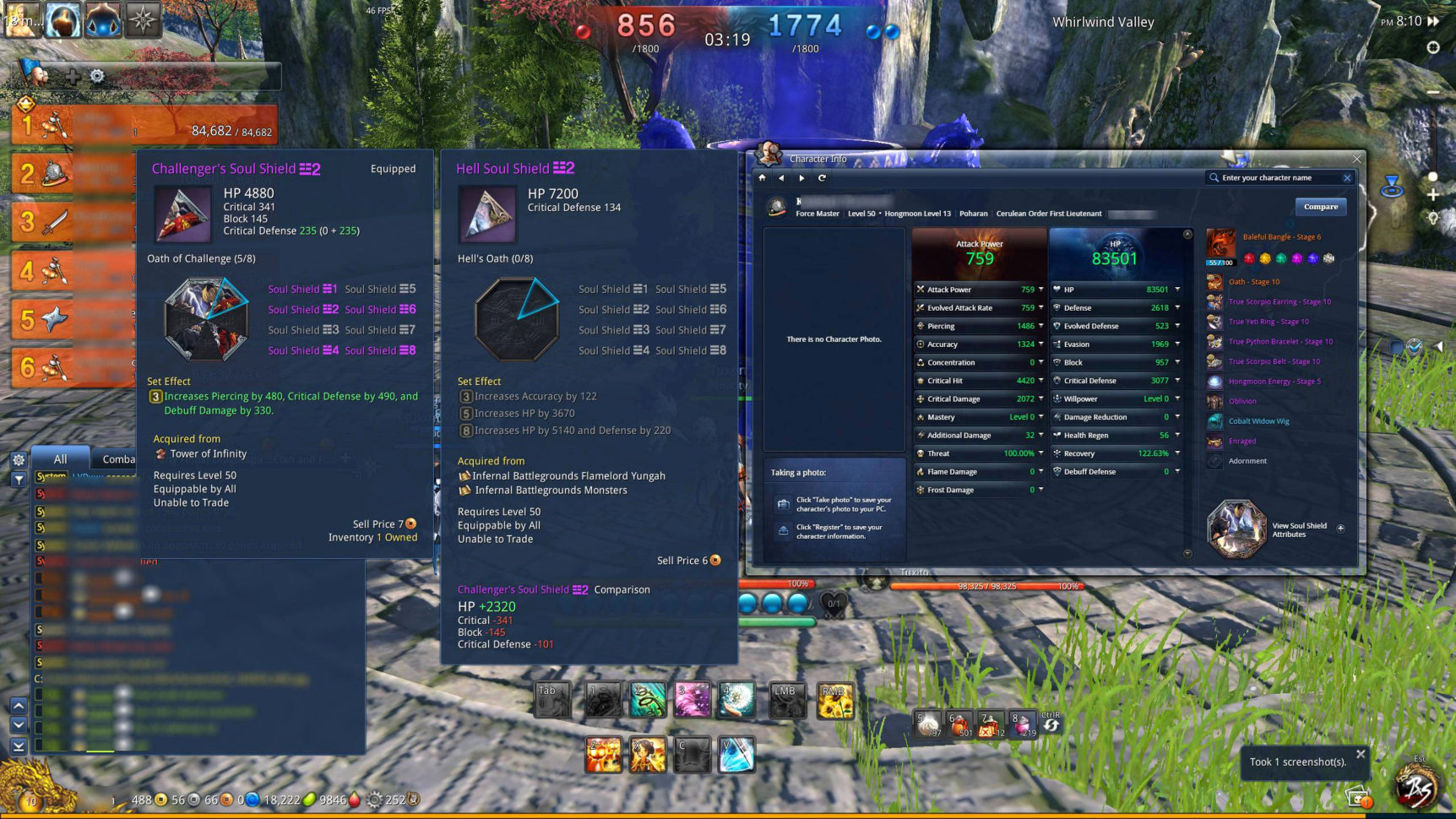Select the Cobalt Widow Wig entry
Screen dimensions: 1456x819
(1258, 421)
